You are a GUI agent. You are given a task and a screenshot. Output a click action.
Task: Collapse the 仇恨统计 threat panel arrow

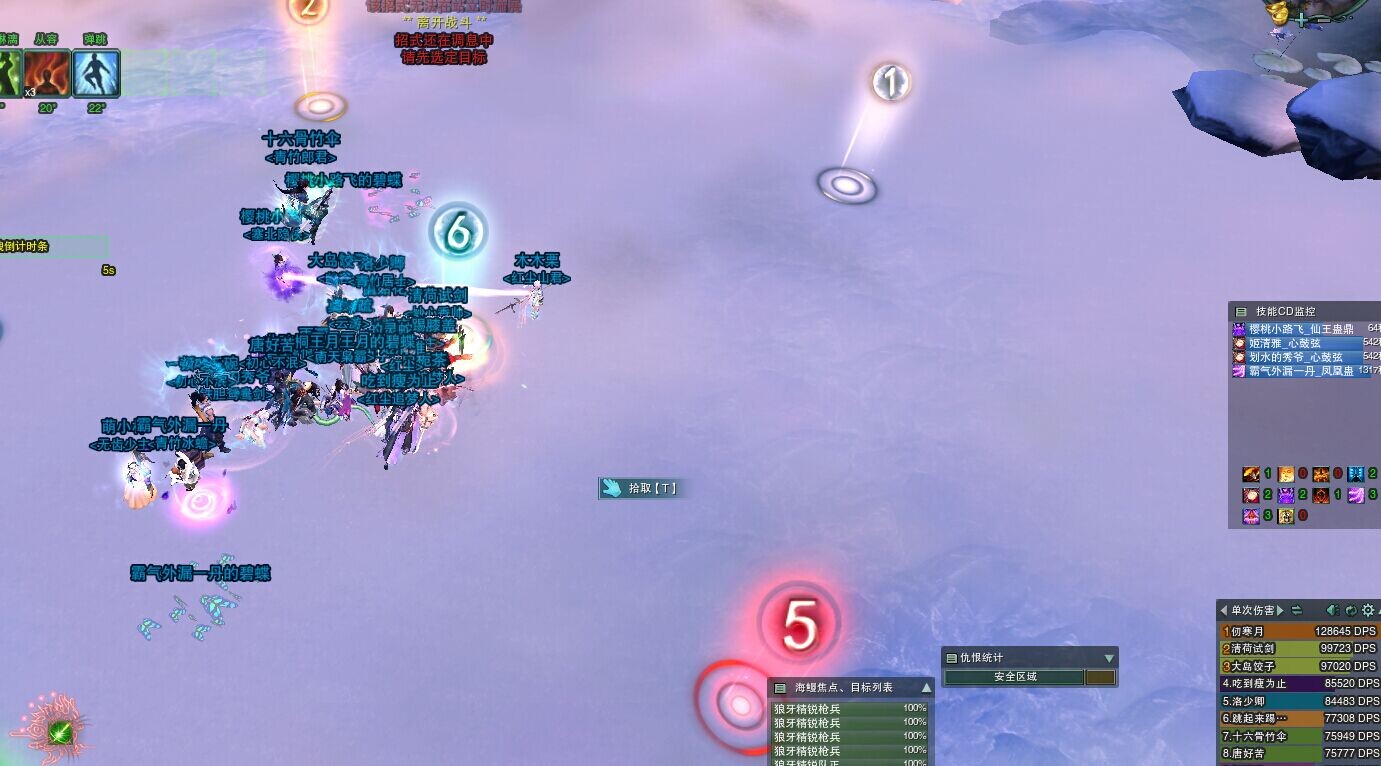pyautogui.click(x=1108, y=658)
